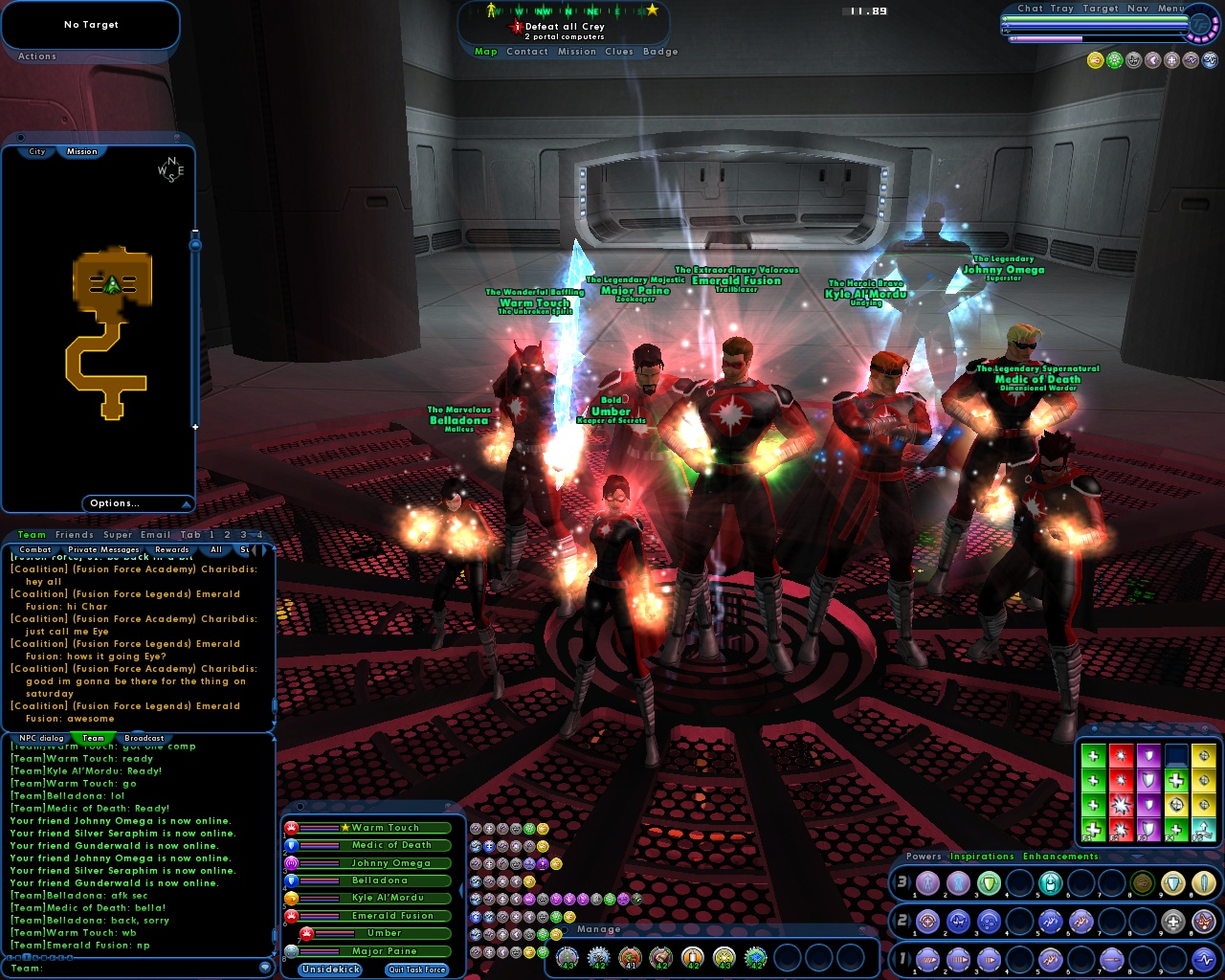1225x980 pixels.
Task: Show the Enhancements tray
Action: click(x=1060, y=857)
